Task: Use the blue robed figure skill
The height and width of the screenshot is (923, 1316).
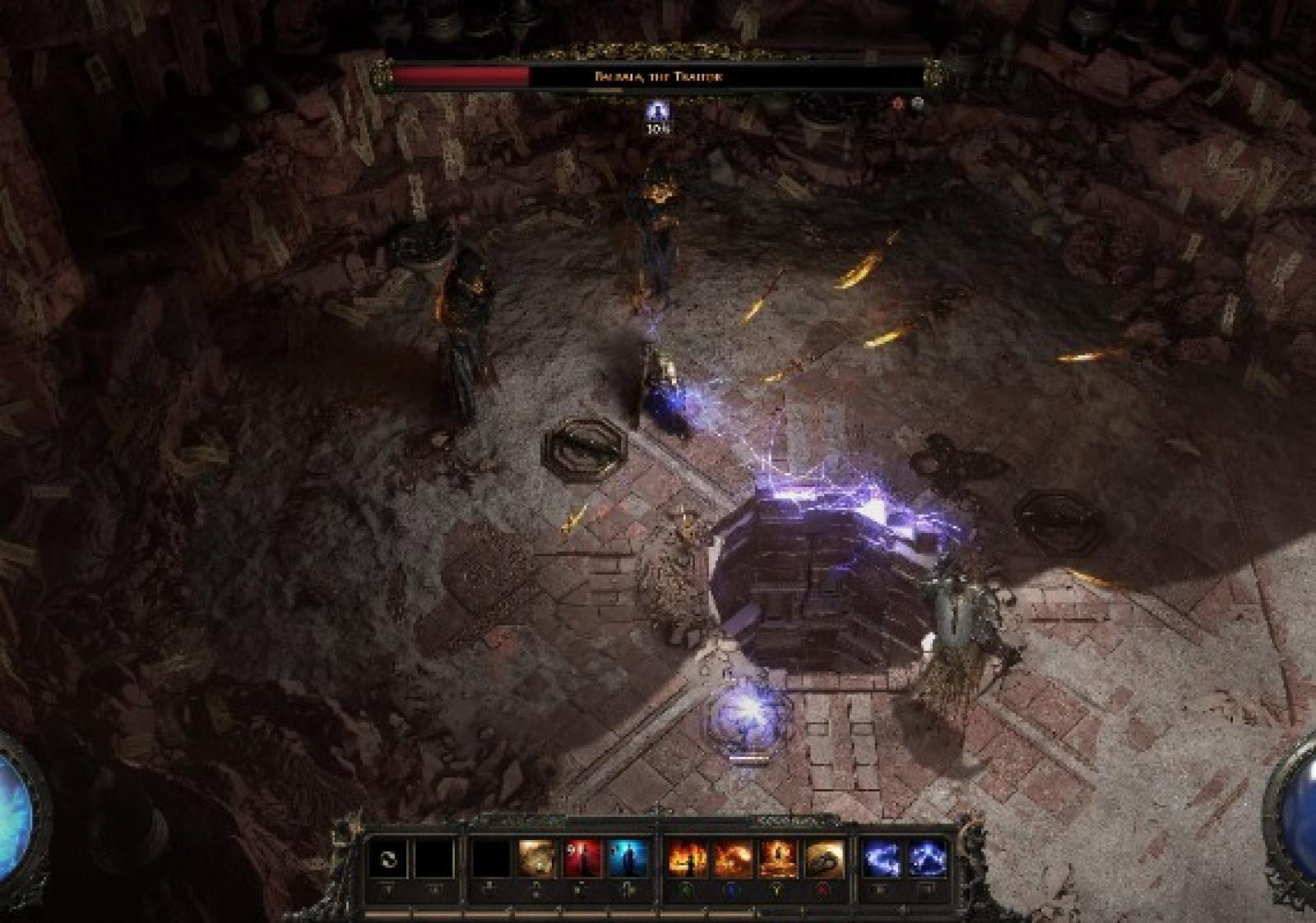Action: [x=628, y=860]
